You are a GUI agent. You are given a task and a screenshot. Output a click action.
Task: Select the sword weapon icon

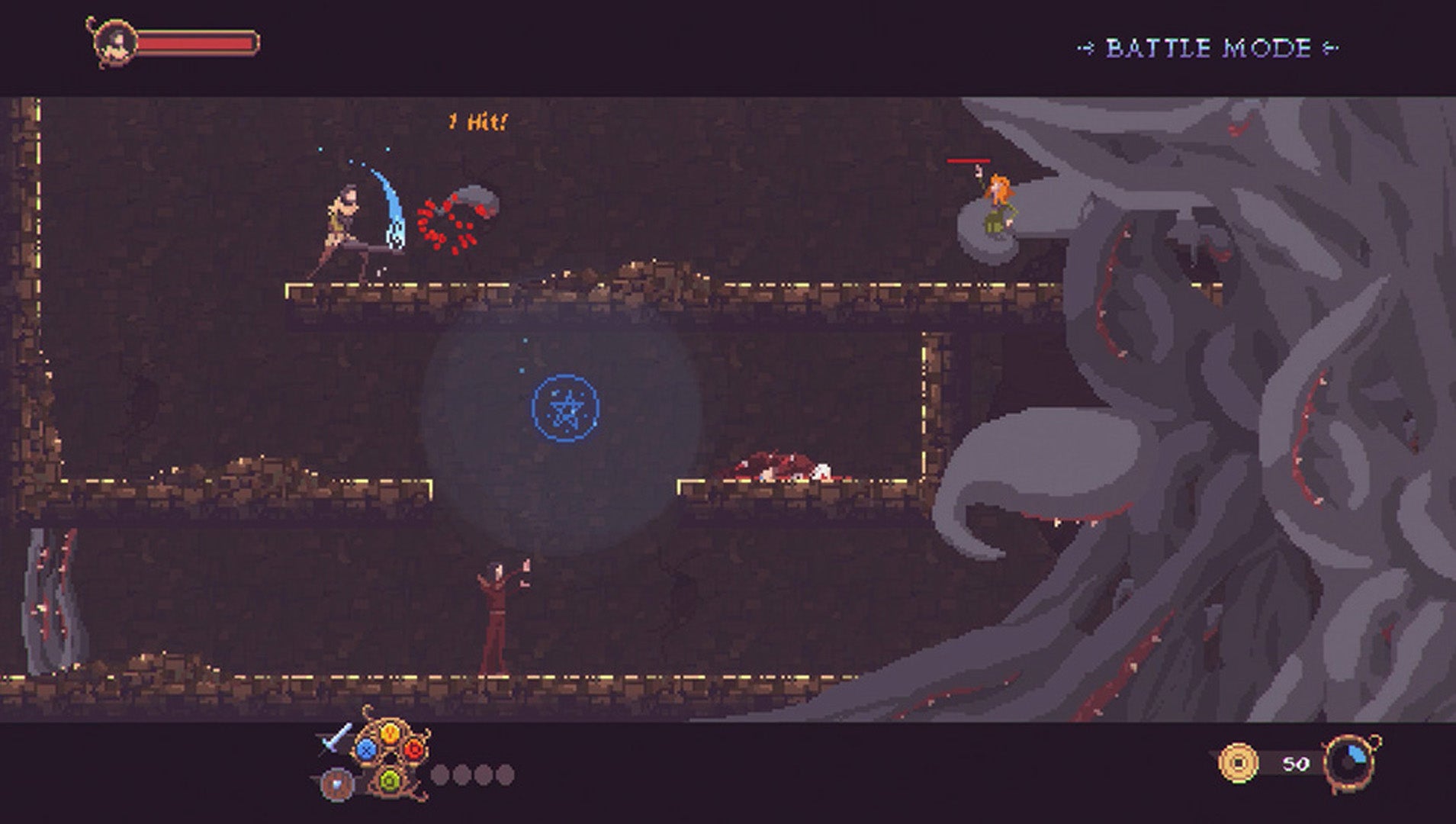pos(336,737)
